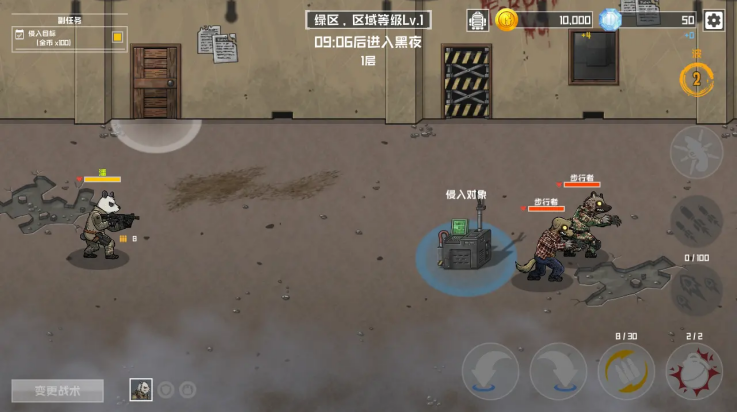Reload weapon with the bullets button

626,372
